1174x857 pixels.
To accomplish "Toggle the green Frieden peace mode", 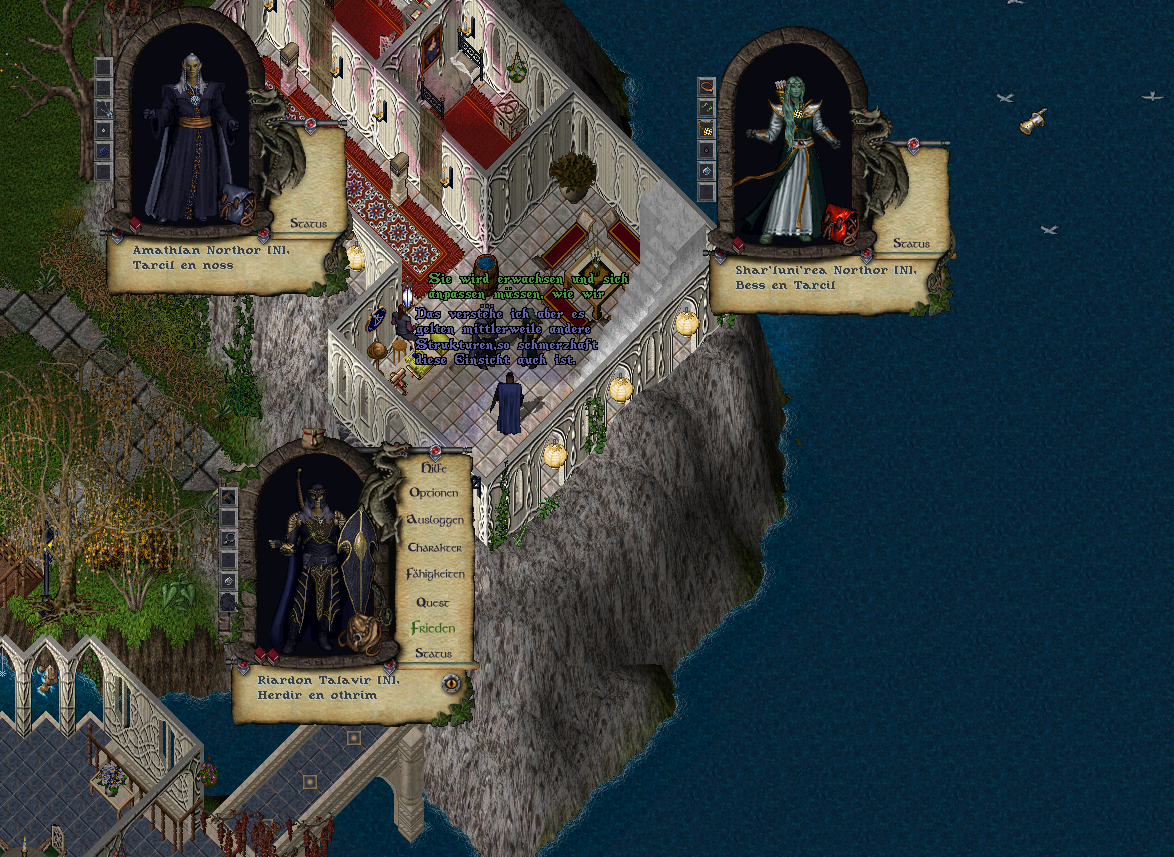I will click(433, 628).
